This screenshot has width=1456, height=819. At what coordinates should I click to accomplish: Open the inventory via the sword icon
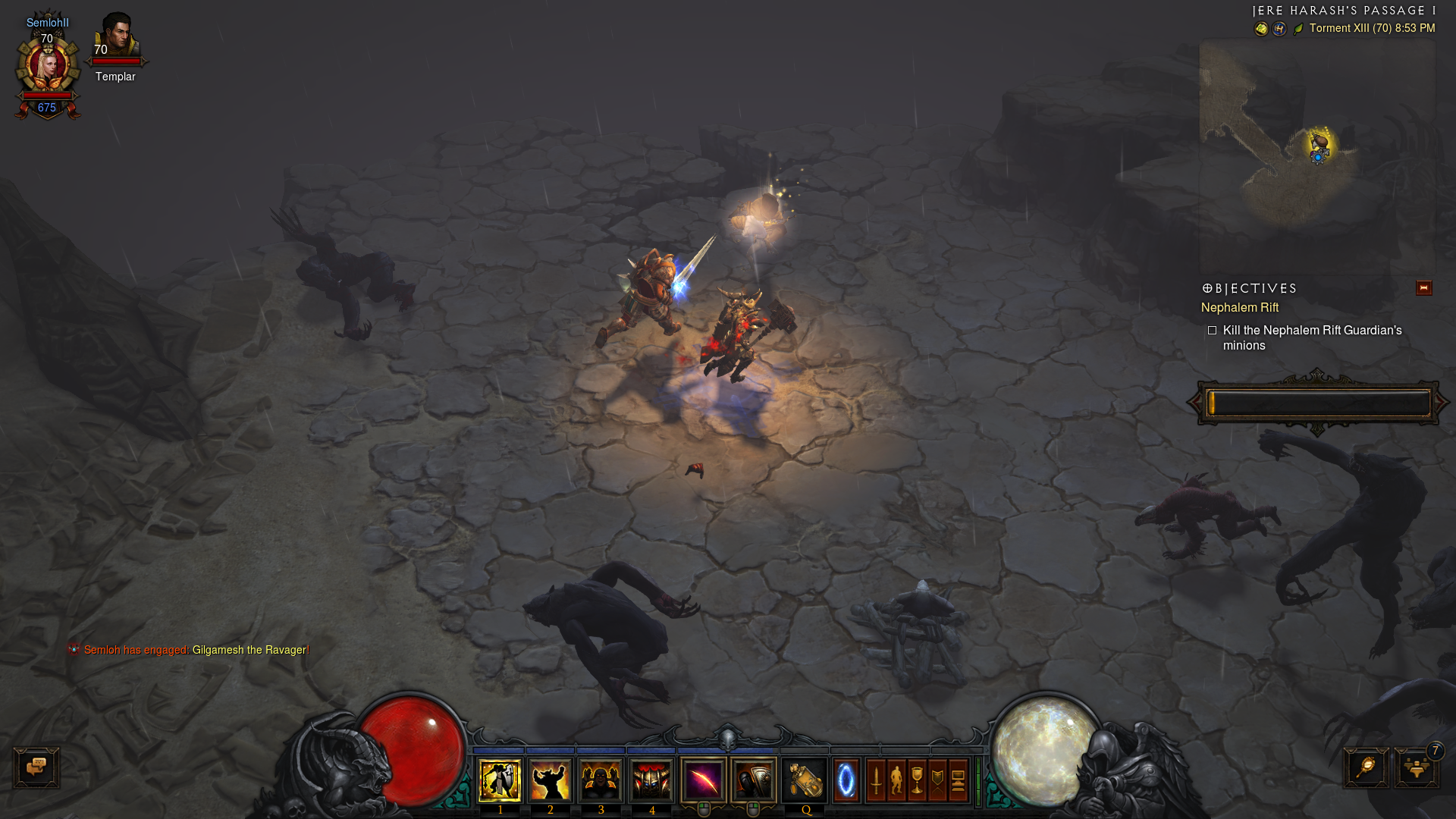(x=877, y=780)
